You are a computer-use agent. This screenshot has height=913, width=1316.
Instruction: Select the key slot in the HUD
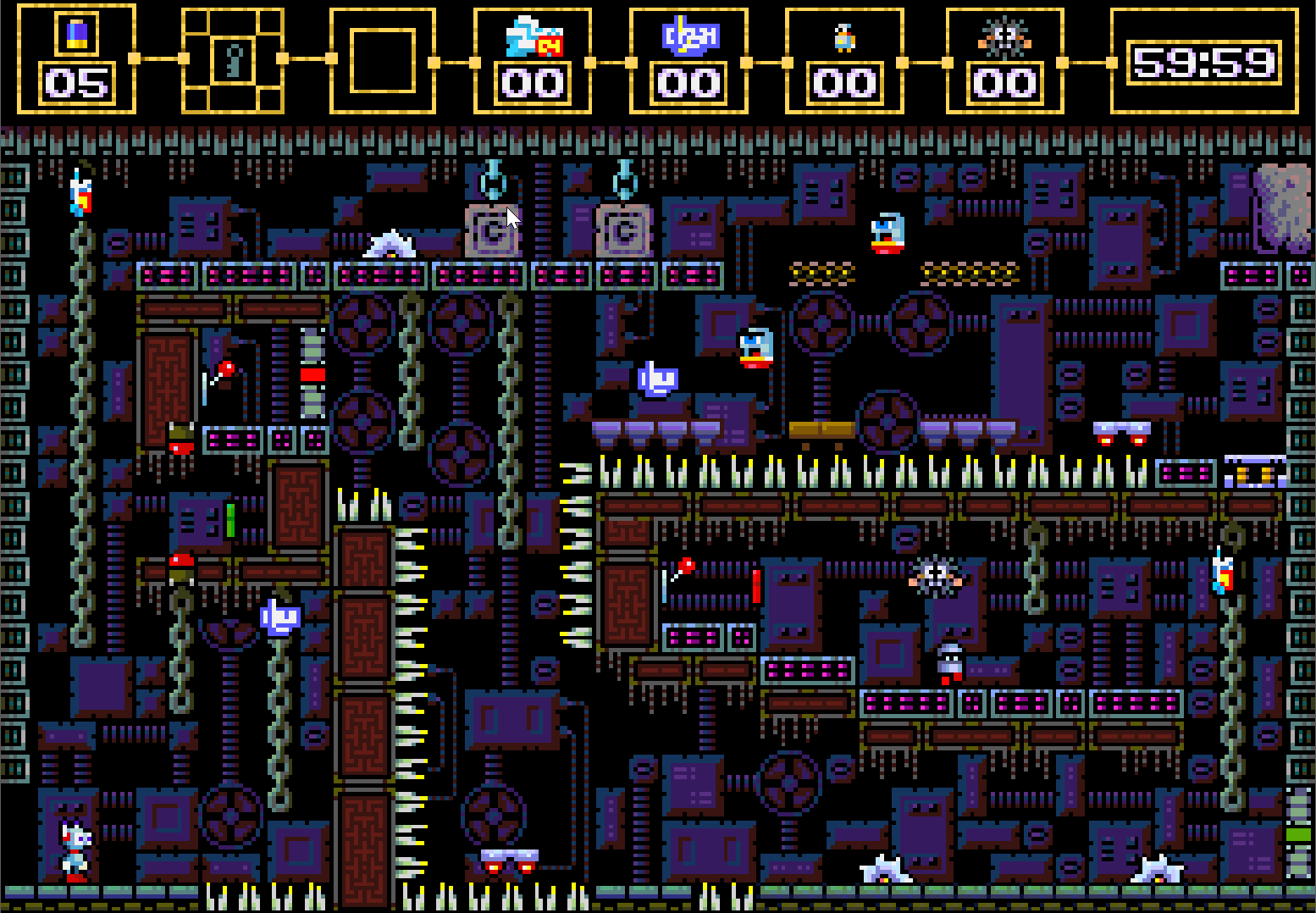click(x=233, y=59)
